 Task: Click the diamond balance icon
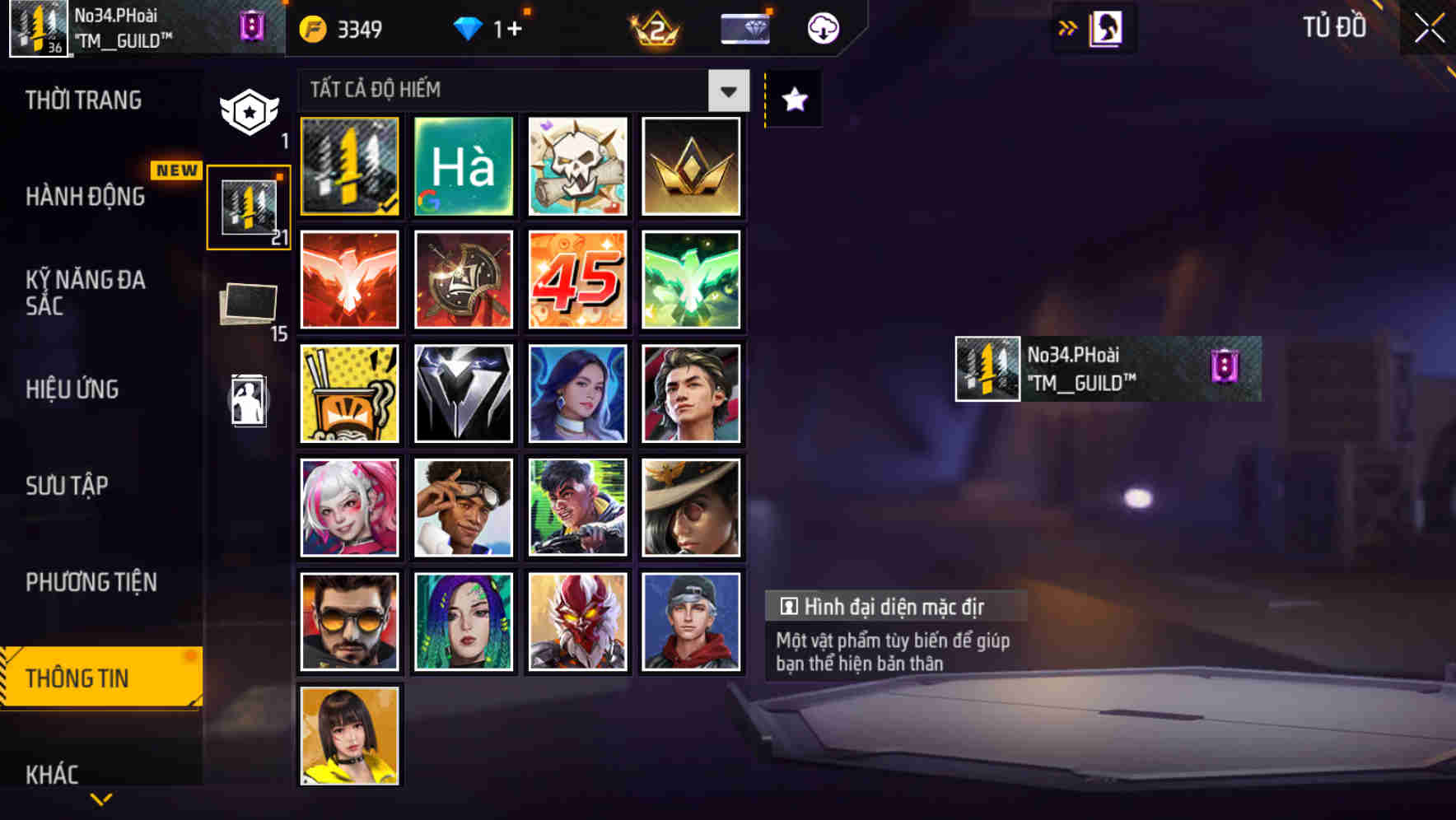[469, 27]
